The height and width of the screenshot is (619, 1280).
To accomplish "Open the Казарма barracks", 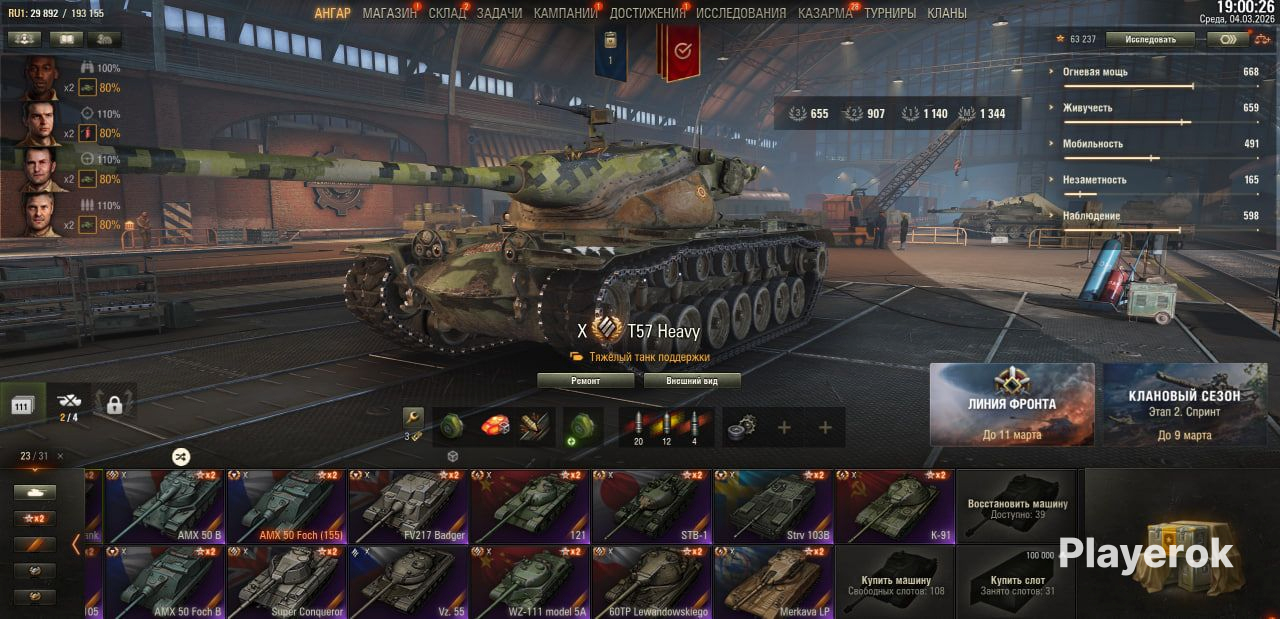I will pos(825,13).
